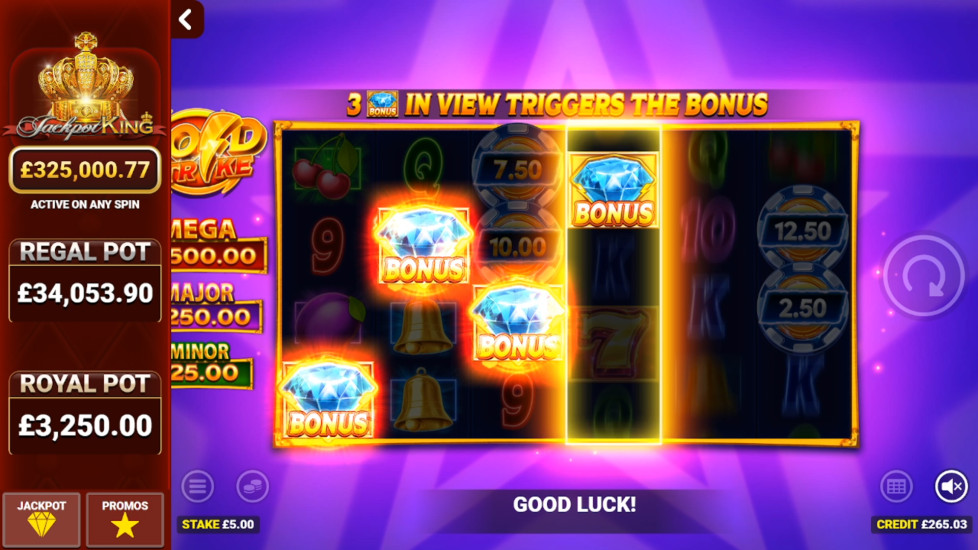Toggle the muted sound speaker icon
978x550 pixels.
point(951,487)
